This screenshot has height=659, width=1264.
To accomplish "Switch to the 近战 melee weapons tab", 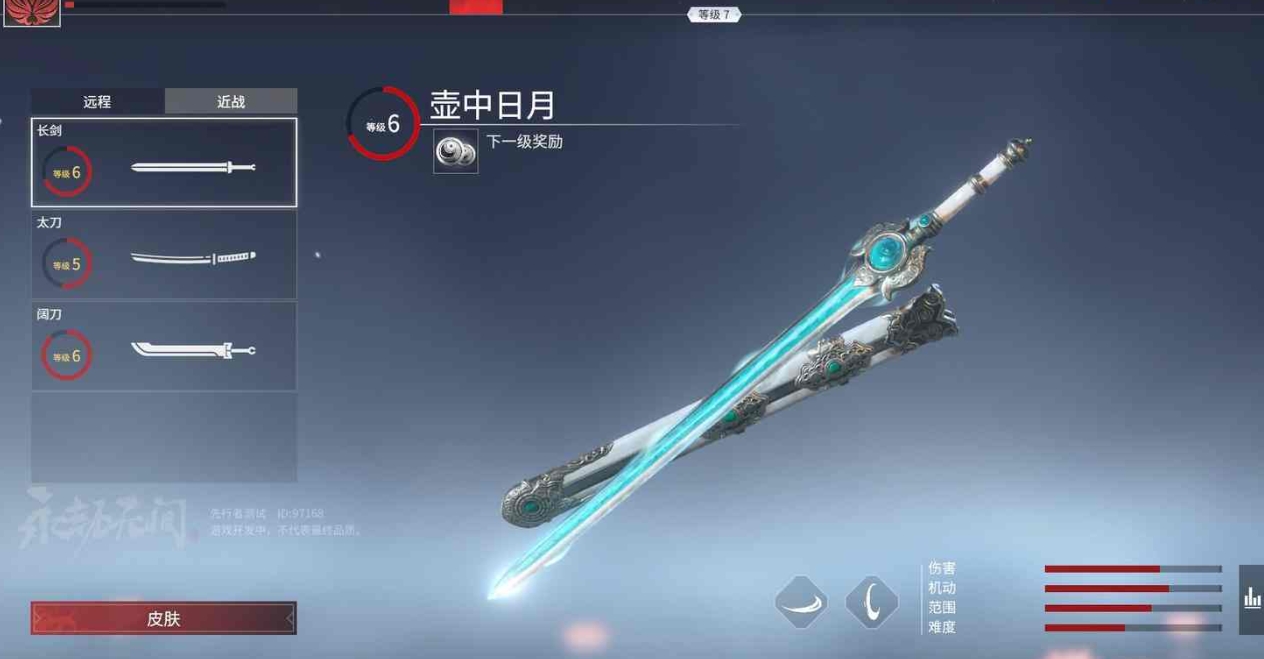I will click(231, 101).
